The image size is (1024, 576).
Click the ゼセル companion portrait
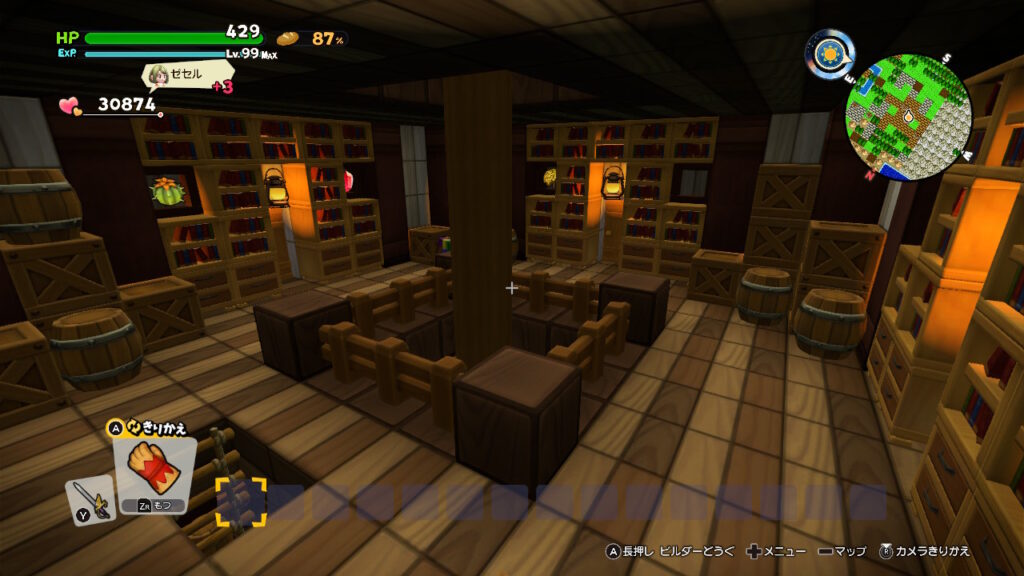click(x=158, y=75)
